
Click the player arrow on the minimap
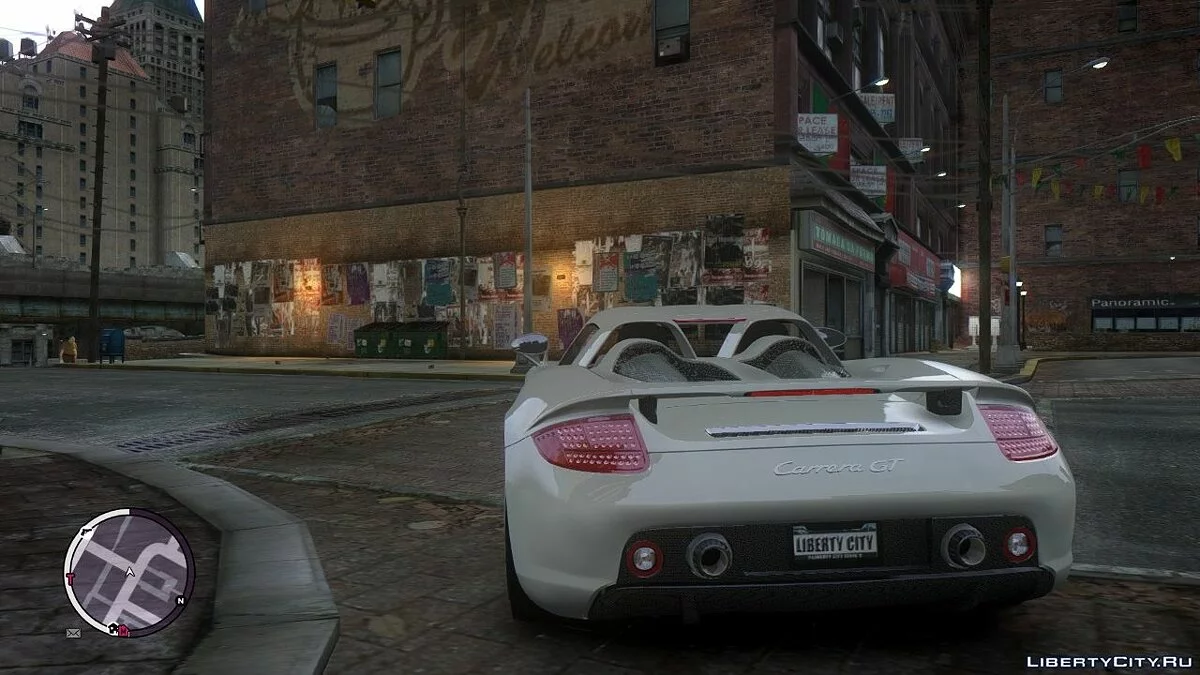pyautogui.click(x=129, y=573)
